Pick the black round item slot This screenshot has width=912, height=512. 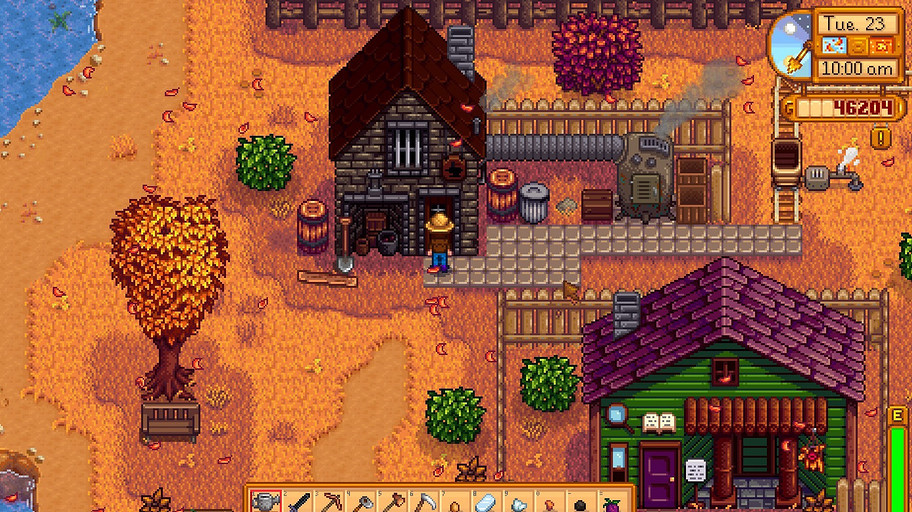click(x=580, y=503)
